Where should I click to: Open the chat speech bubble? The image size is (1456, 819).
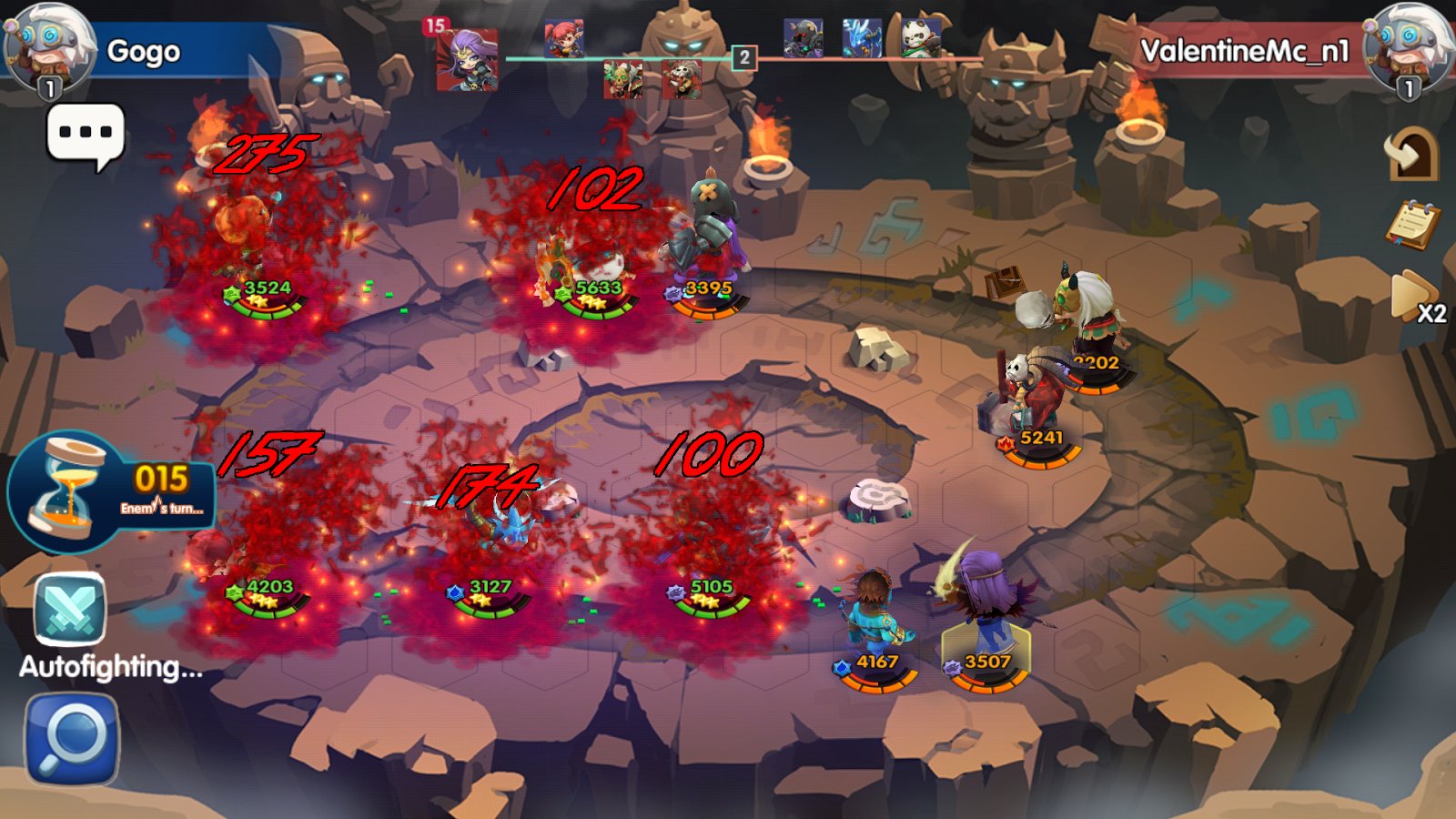point(85,135)
